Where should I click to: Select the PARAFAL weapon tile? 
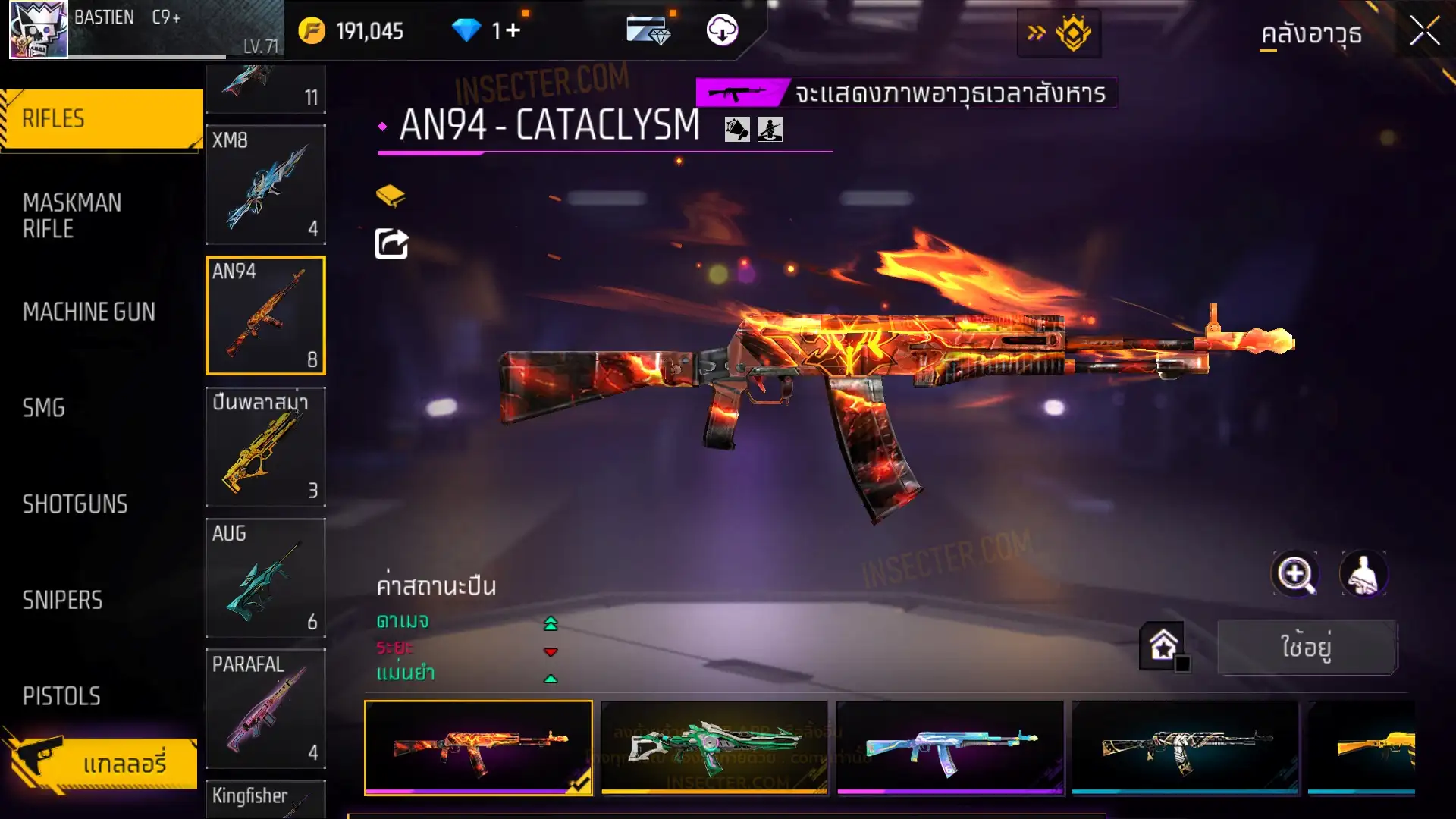point(265,708)
